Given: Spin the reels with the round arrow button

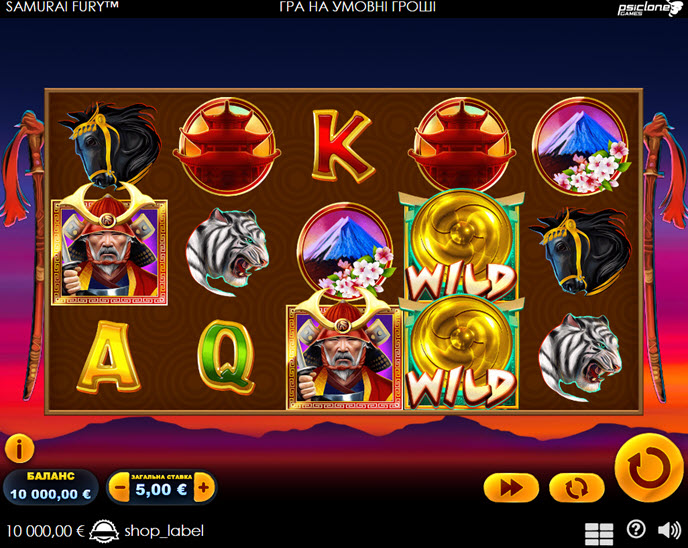Looking at the screenshot, I should [648, 467].
